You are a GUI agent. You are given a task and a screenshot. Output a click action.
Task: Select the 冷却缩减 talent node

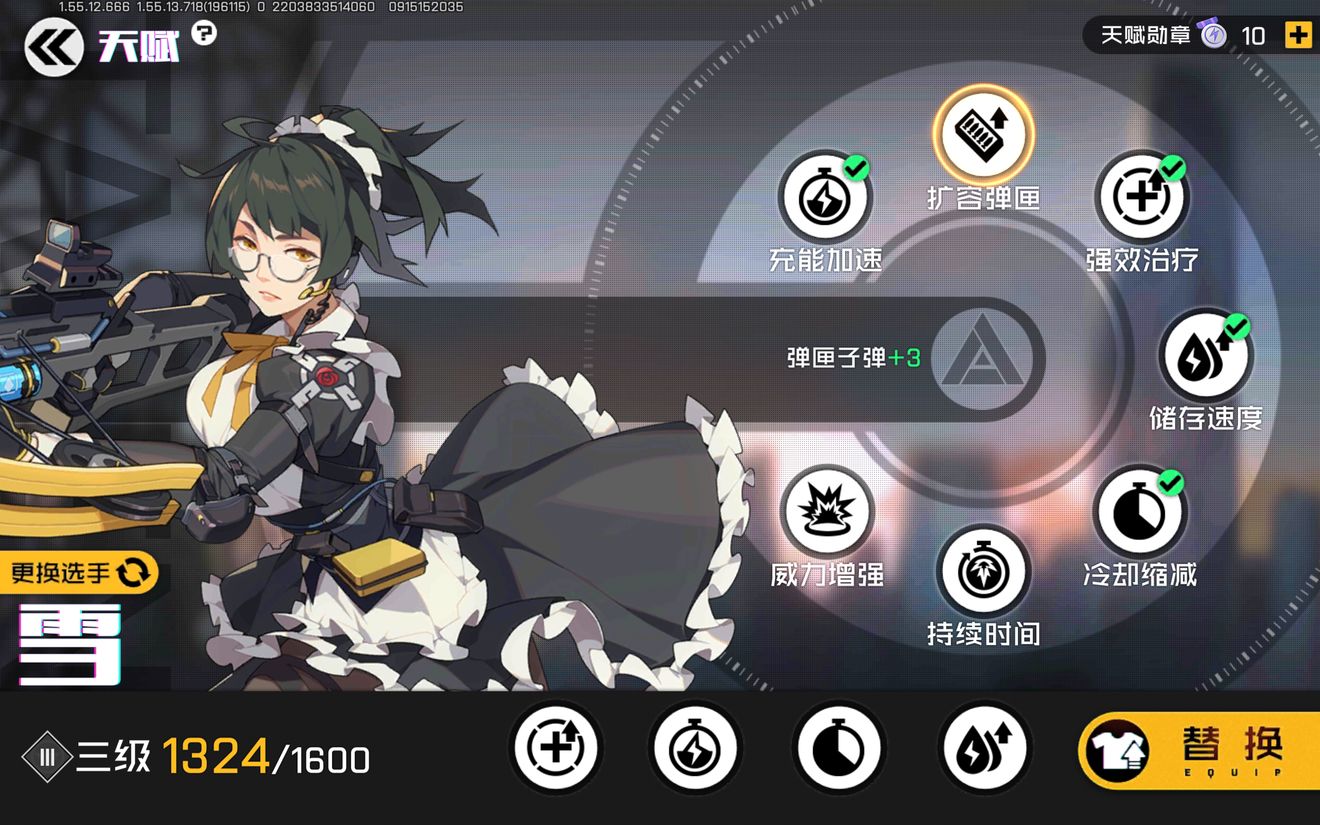[1140, 512]
